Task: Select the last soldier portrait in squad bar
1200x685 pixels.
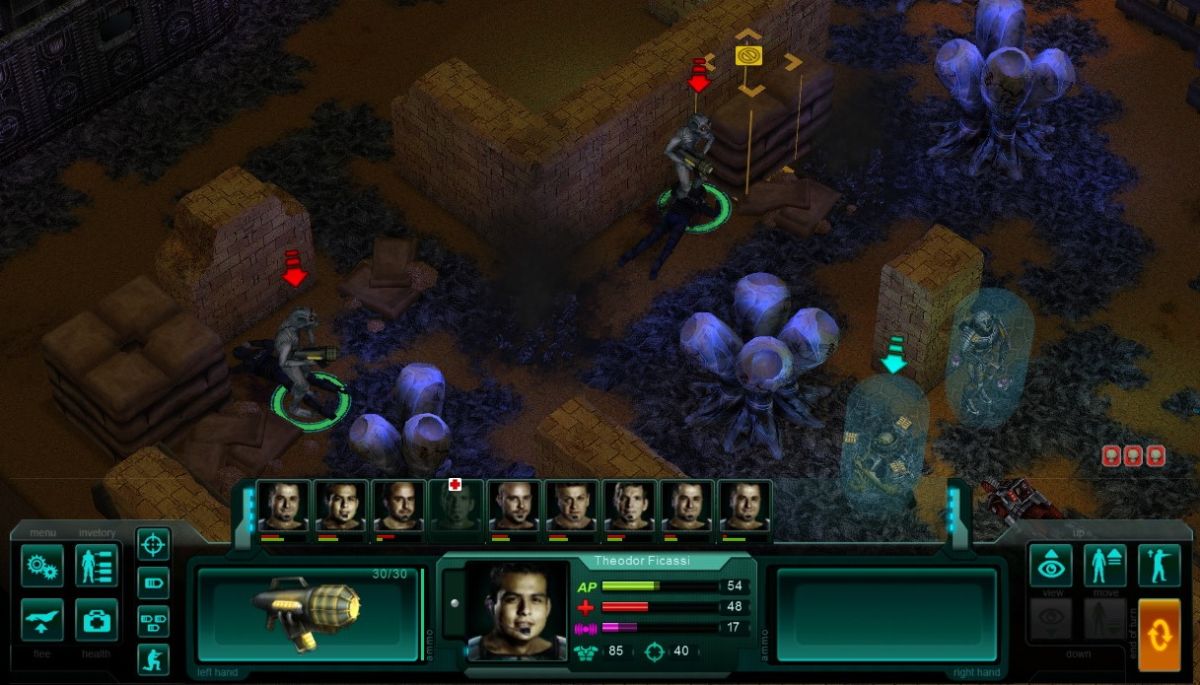Action: pos(745,506)
